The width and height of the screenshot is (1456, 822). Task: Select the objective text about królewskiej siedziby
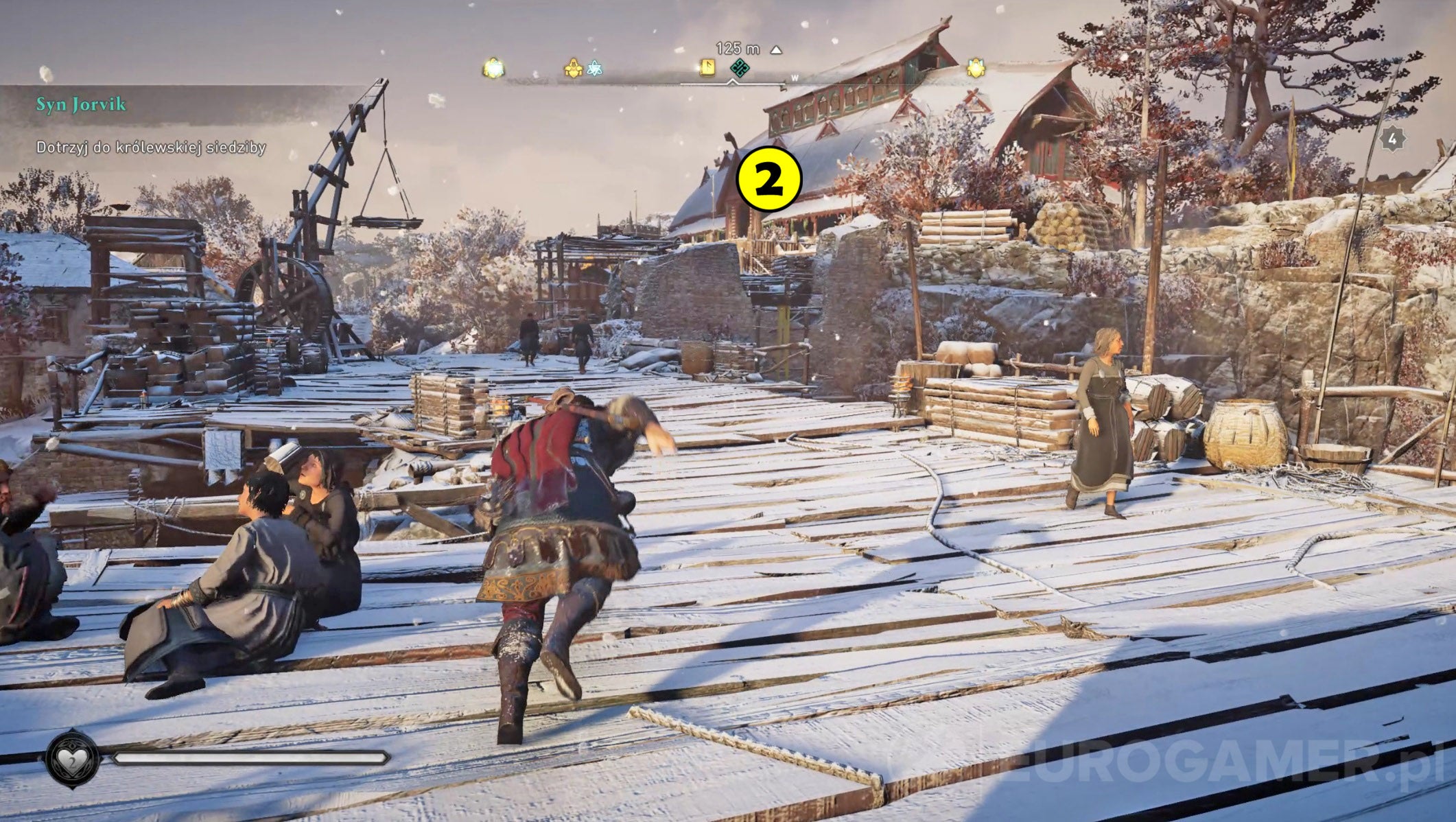151,146
